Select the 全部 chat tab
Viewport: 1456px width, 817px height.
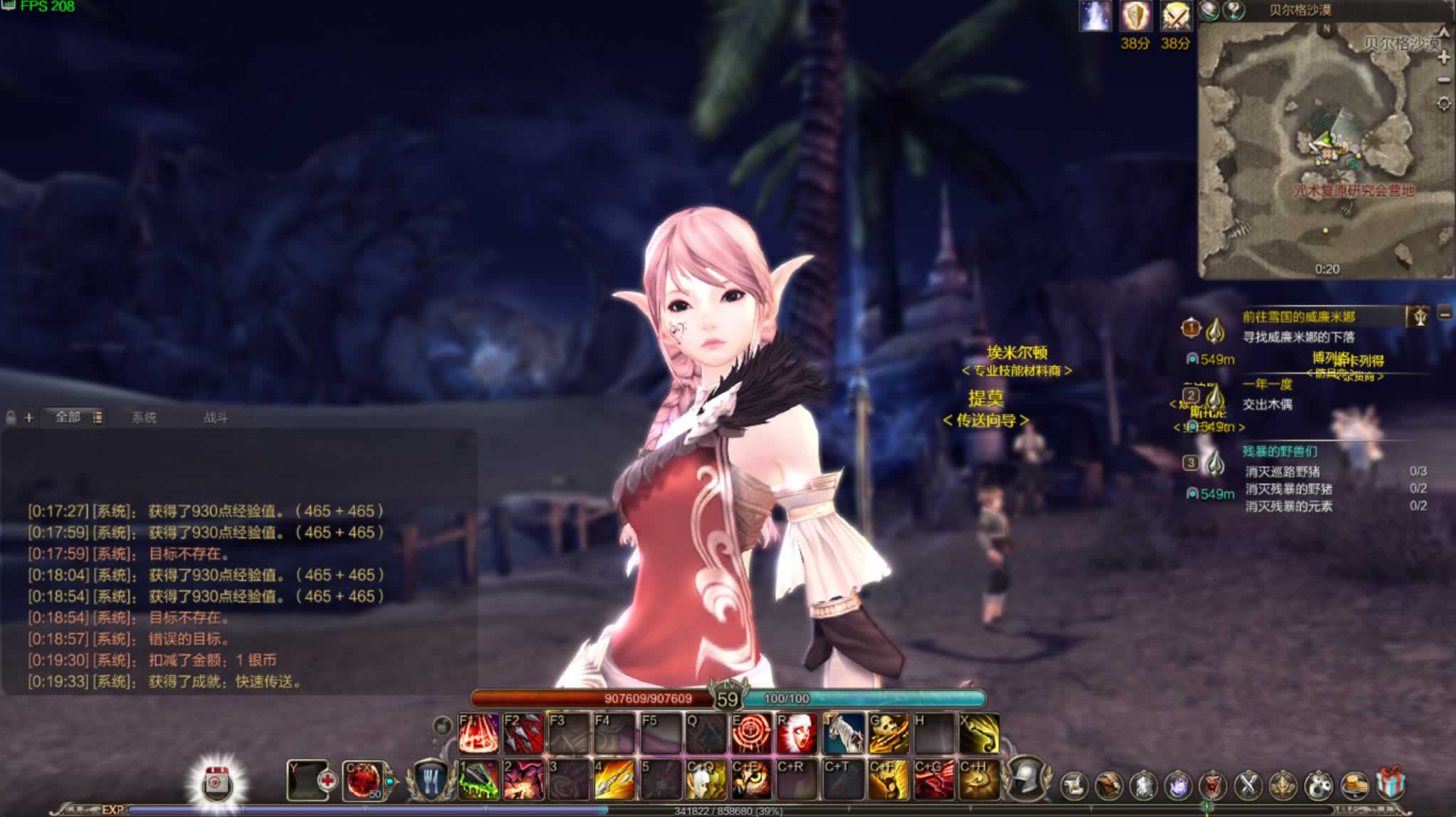tap(68, 417)
